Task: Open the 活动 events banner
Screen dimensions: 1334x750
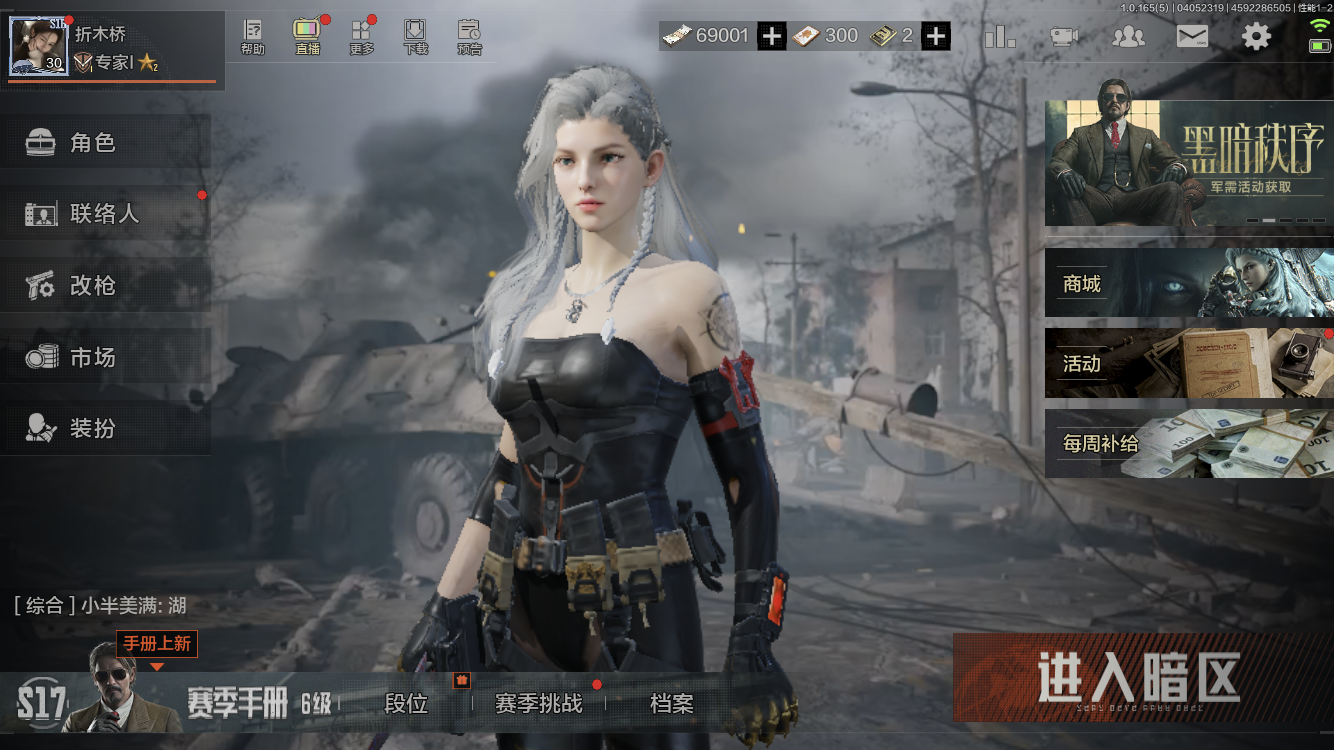Action: 1188,363
